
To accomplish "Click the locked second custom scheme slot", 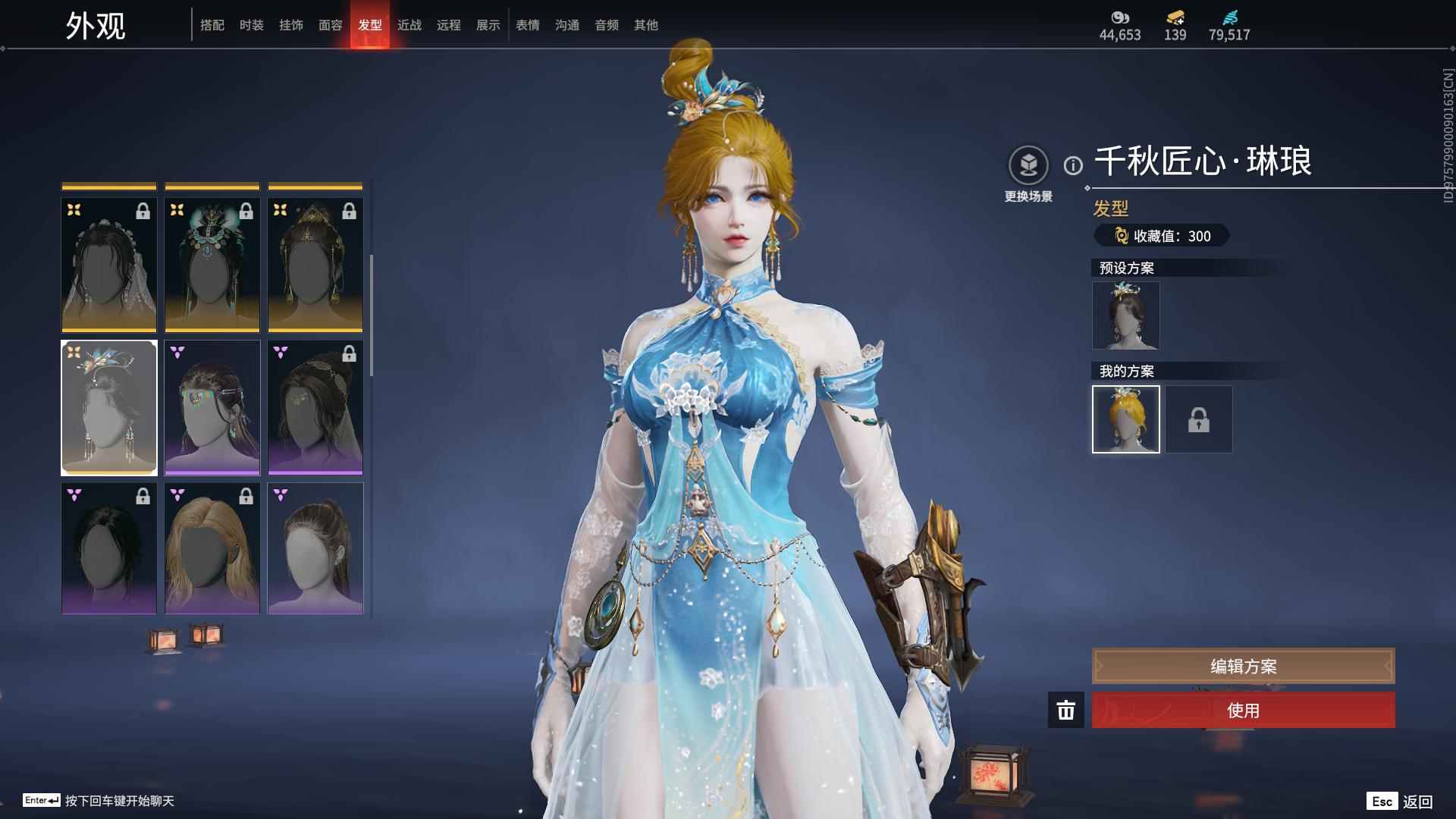I will [1199, 419].
